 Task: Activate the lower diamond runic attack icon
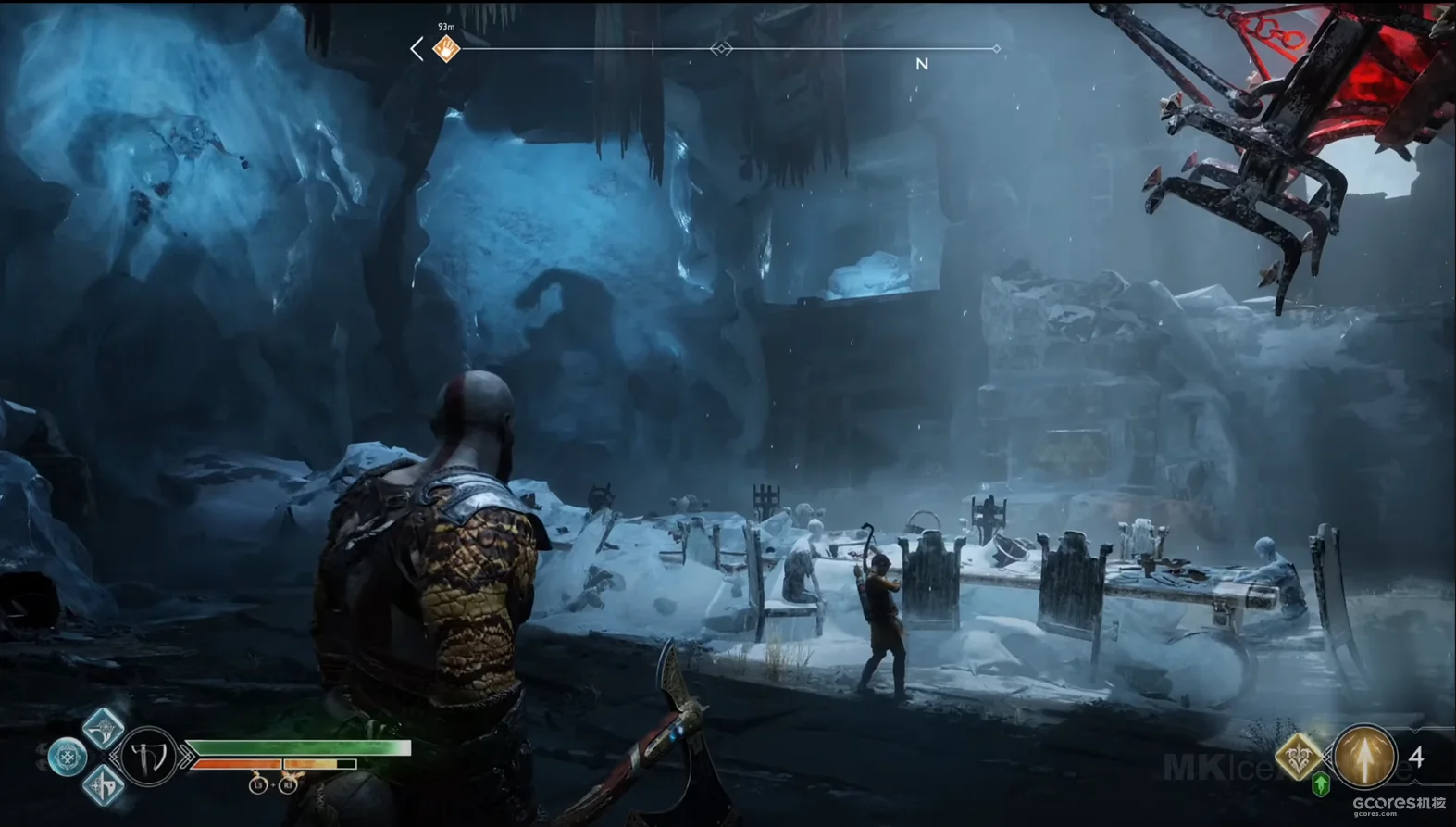[x=104, y=786]
